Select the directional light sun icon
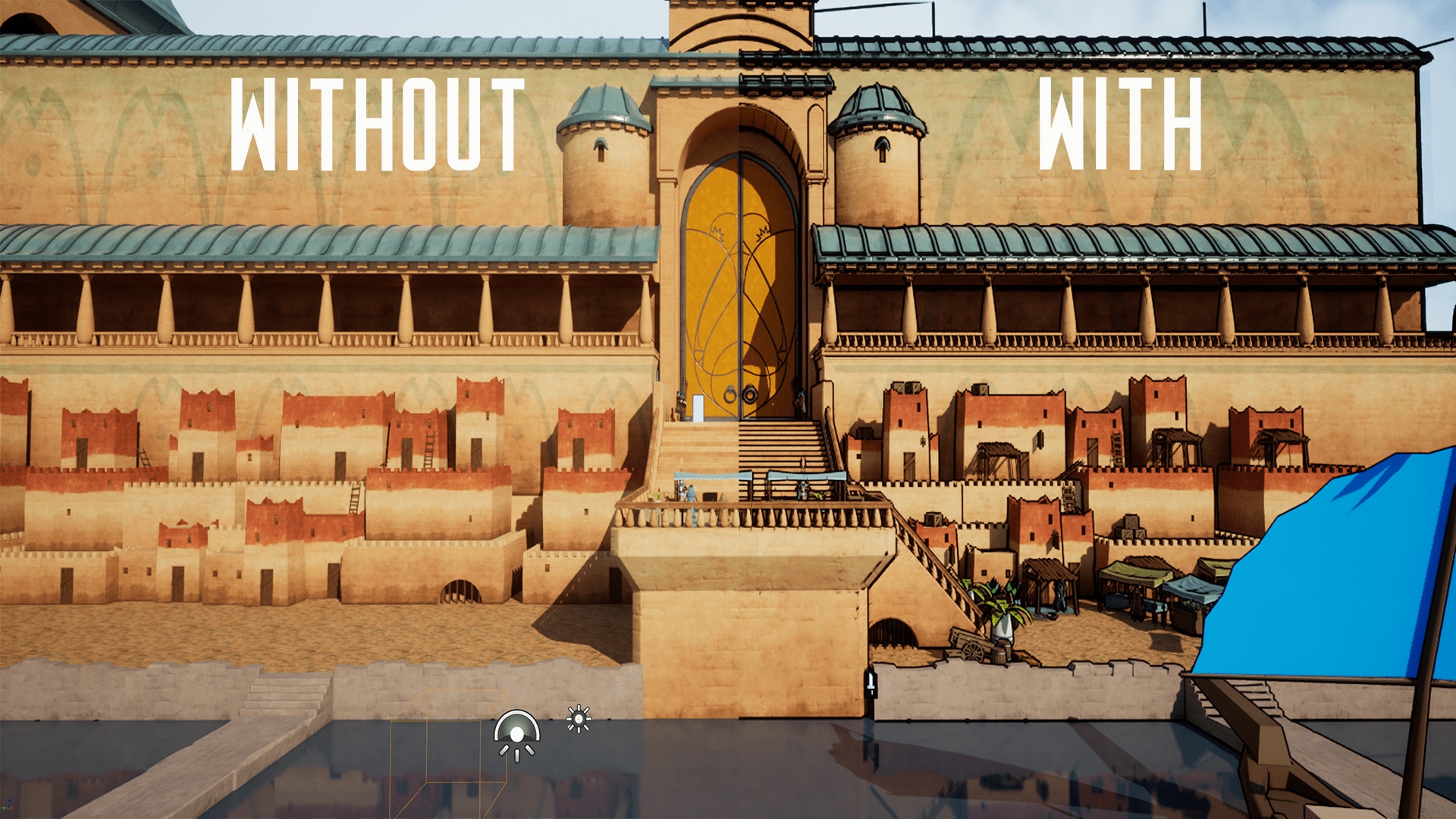 click(x=579, y=718)
